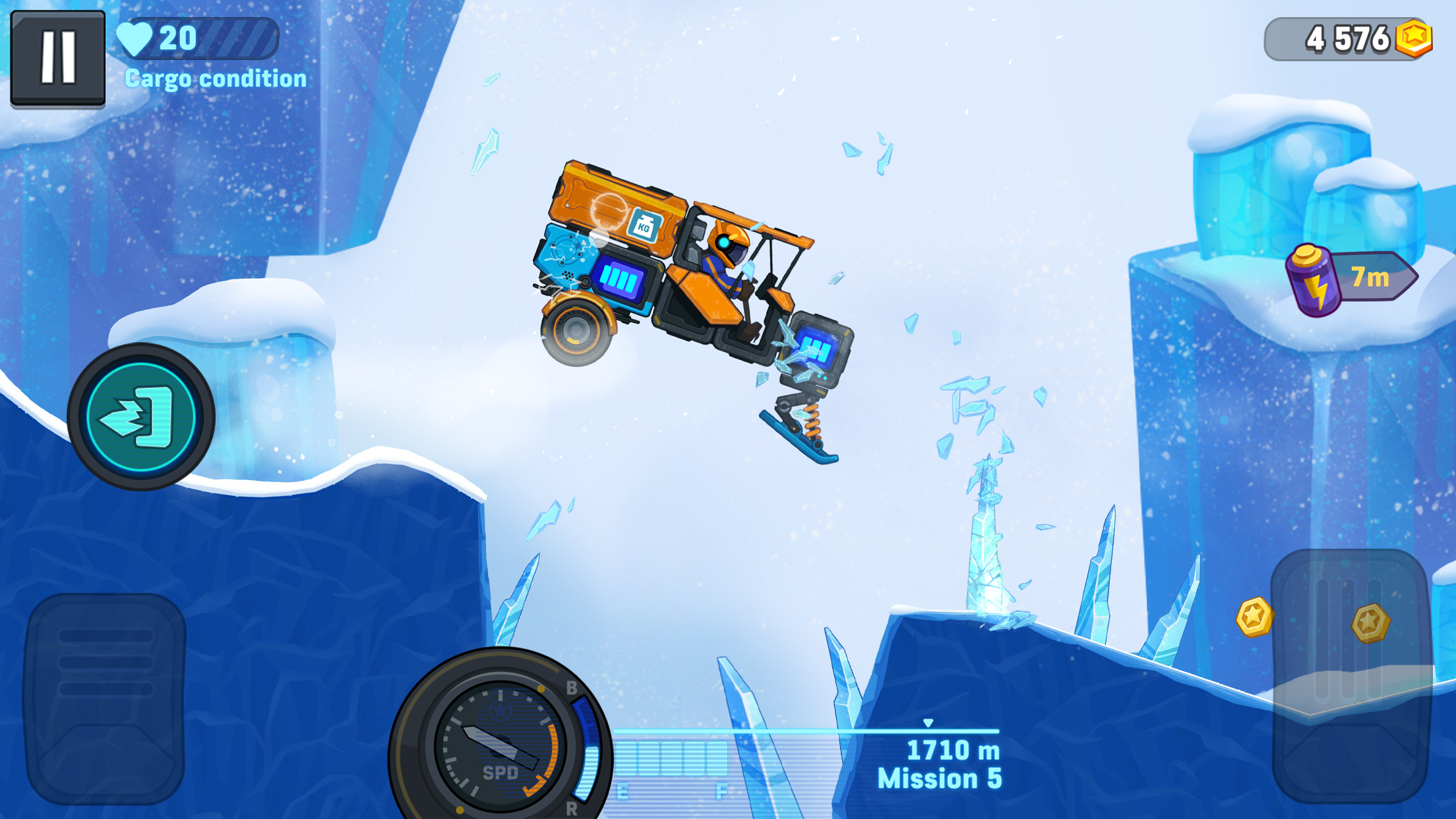Click the KG weight label on the cargo crate
1456x819 pixels.
click(644, 224)
